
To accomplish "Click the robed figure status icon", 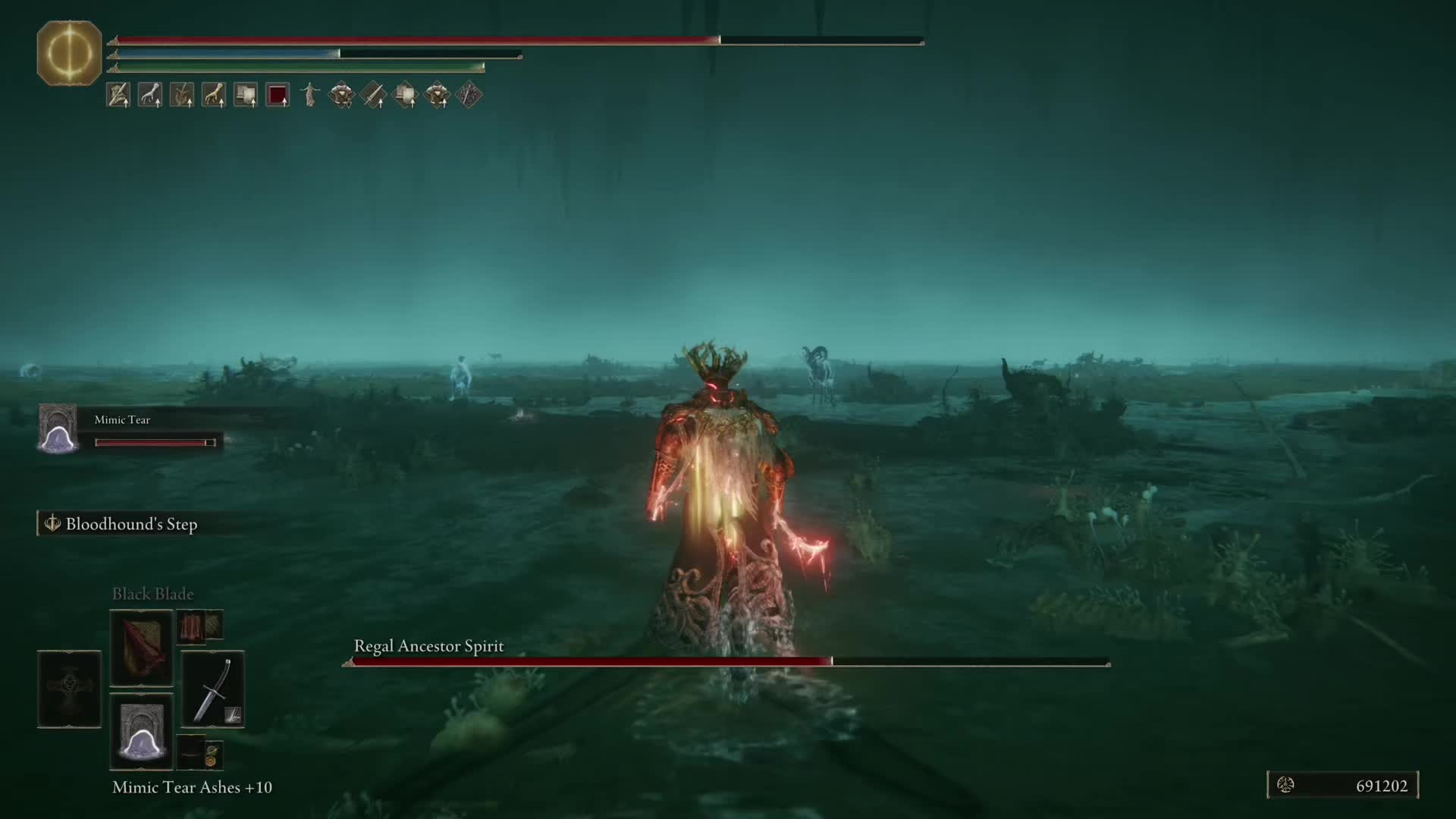I will point(309,96).
